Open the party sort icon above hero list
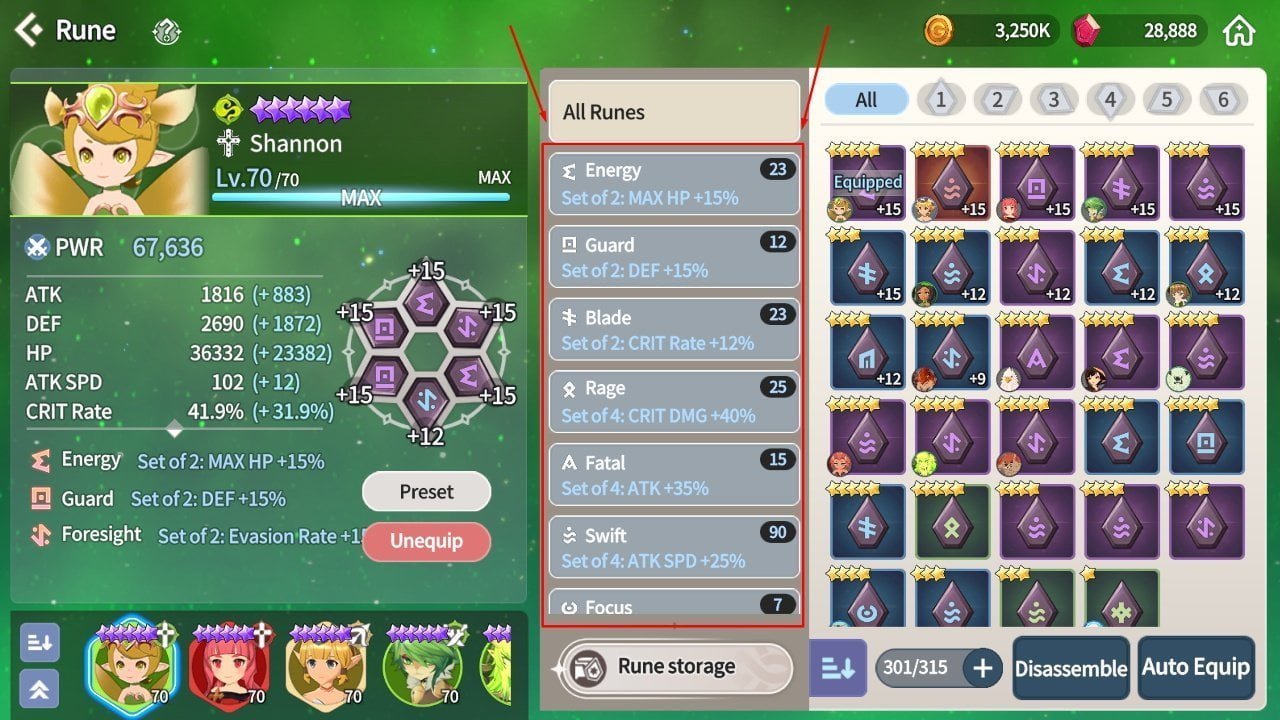The height and width of the screenshot is (720, 1280). click(39, 643)
